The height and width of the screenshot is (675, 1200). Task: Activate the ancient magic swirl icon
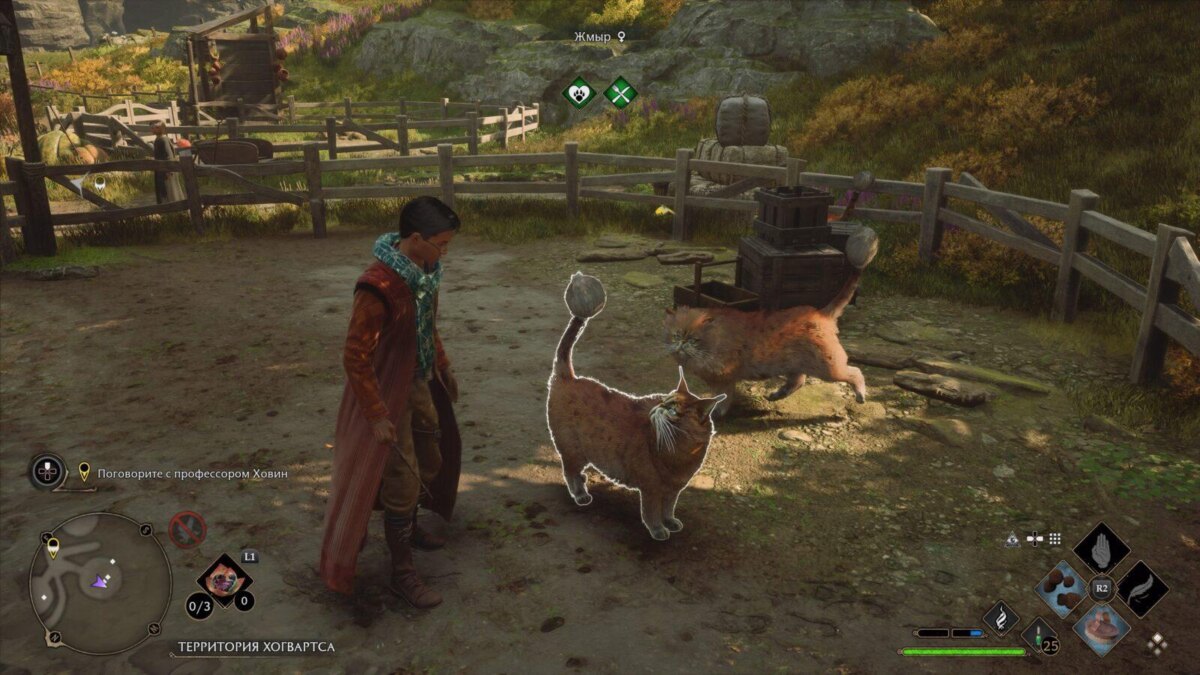(1001, 618)
